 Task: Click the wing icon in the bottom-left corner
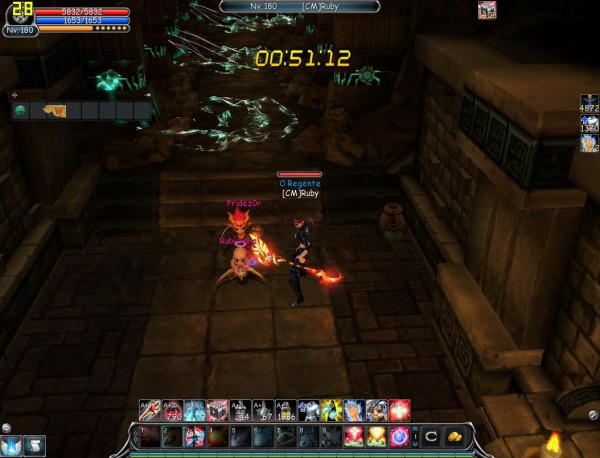tap(11, 445)
